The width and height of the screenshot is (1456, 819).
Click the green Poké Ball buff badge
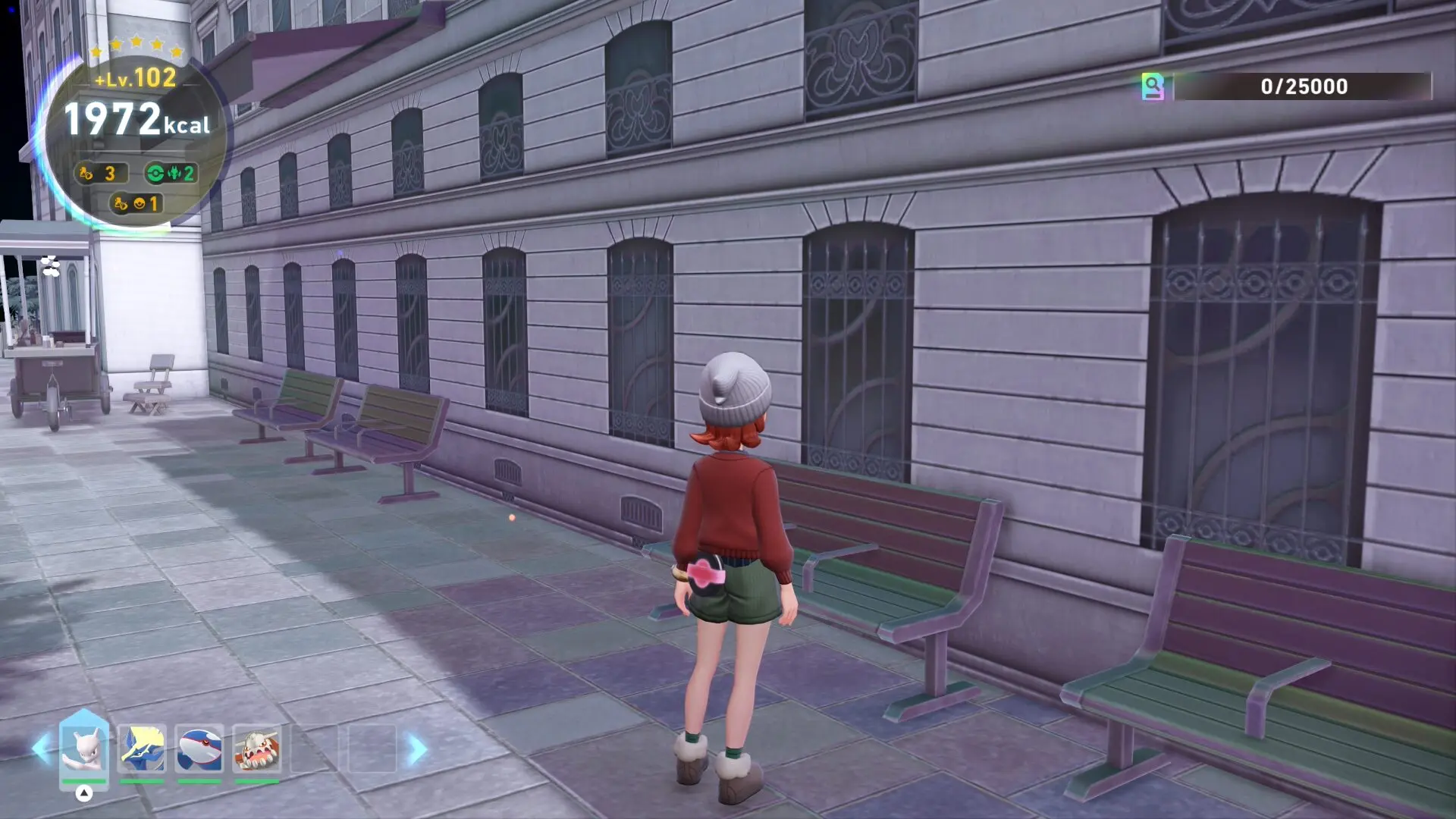coord(171,174)
